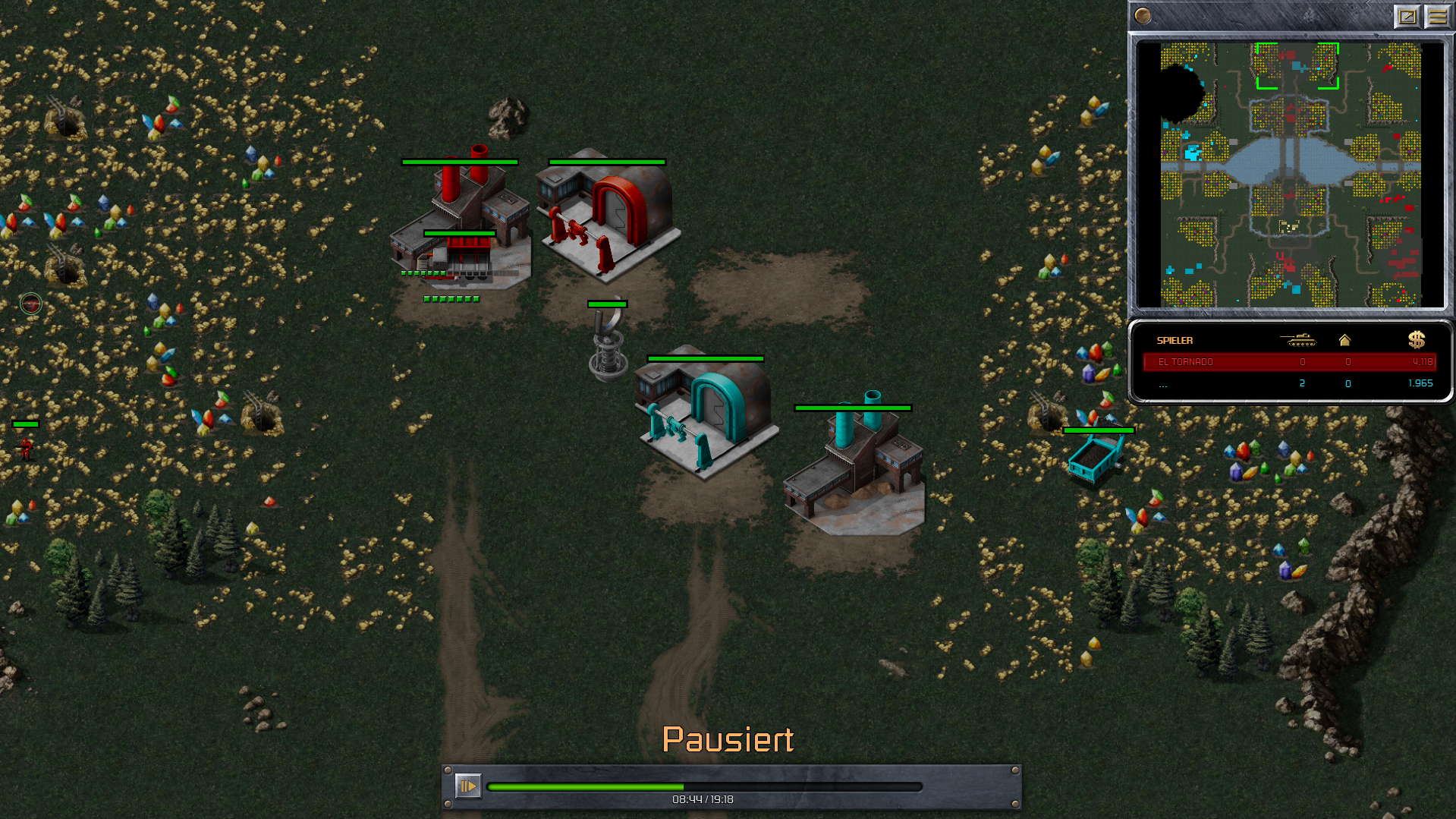Image resolution: width=1456 pixels, height=819 pixels.
Task: Open the three-bar game menu
Action: (x=1437, y=16)
